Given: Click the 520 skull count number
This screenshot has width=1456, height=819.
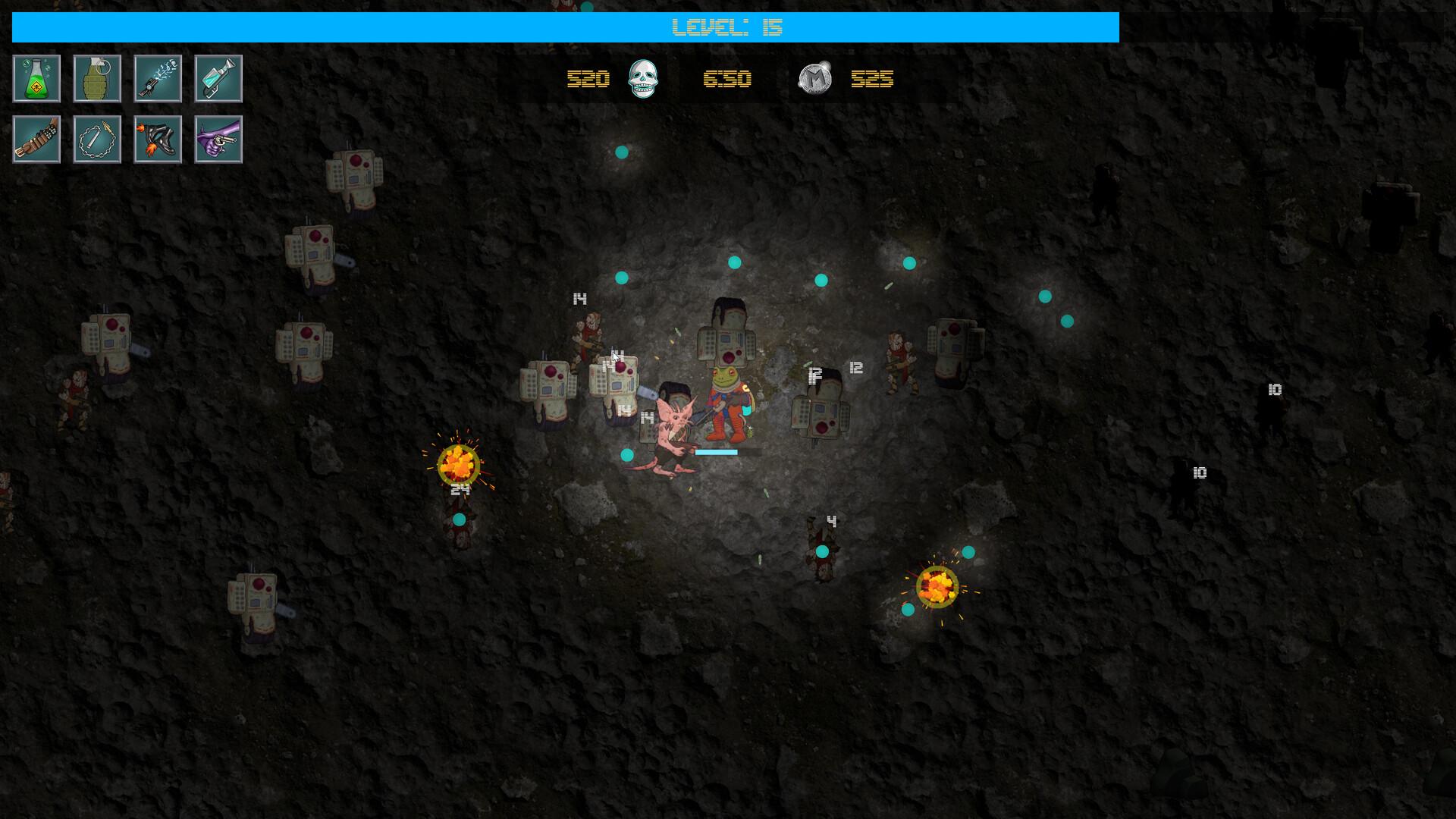Looking at the screenshot, I should 588,79.
